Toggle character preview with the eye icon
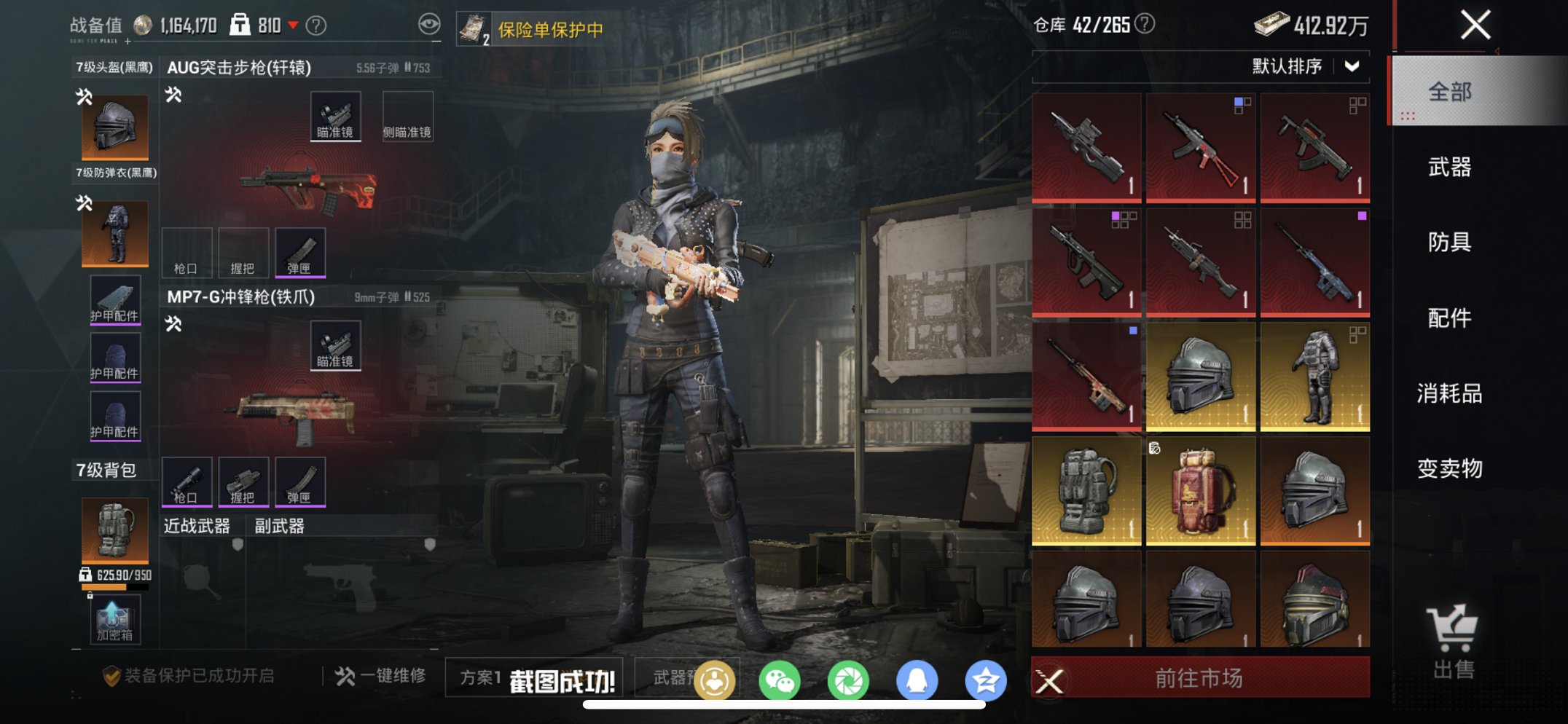This screenshot has width=1568, height=724. click(x=431, y=23)
